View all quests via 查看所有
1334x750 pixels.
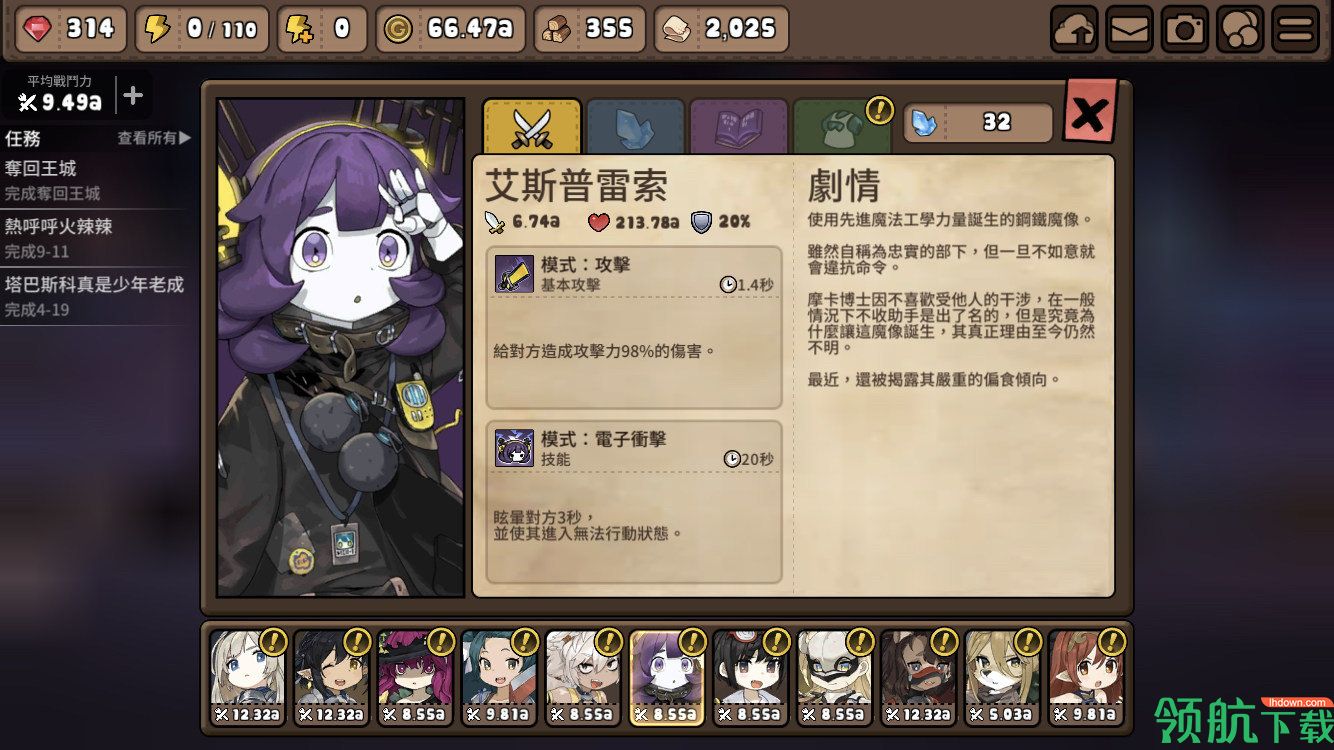pyautogui.click(x=153, y=138)
